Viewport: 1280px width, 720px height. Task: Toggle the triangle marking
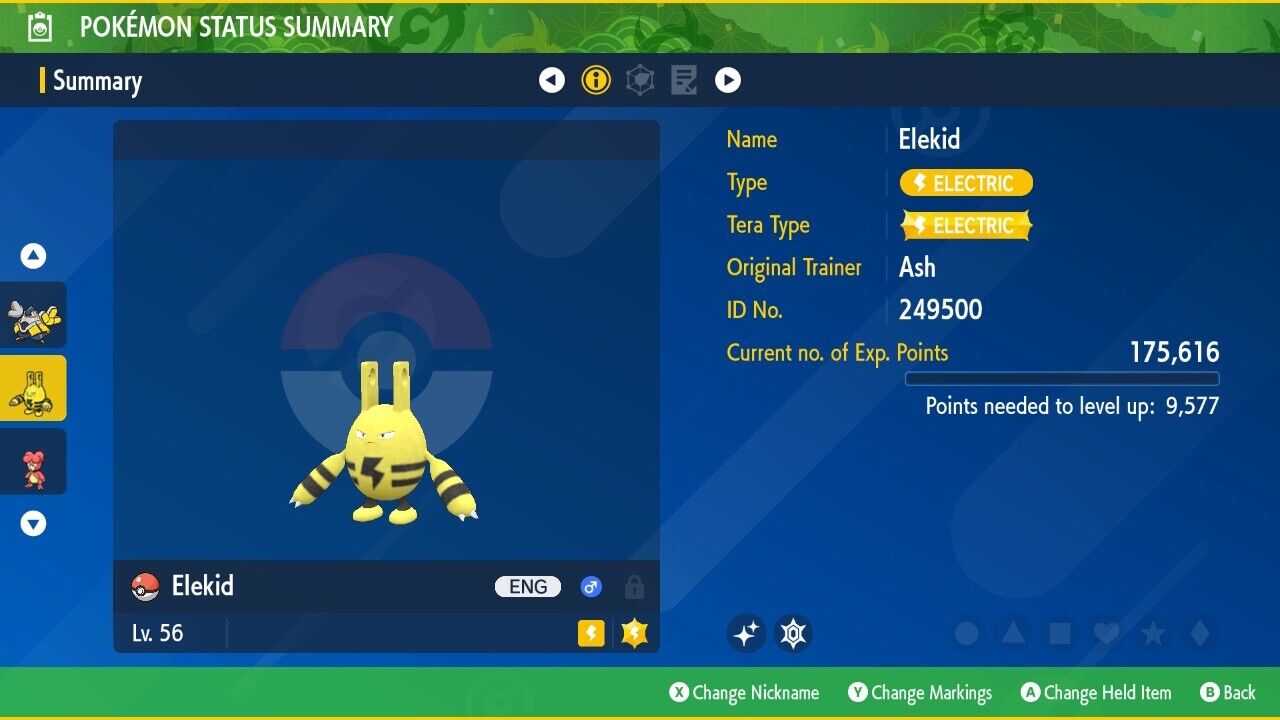click(1013, 633)
